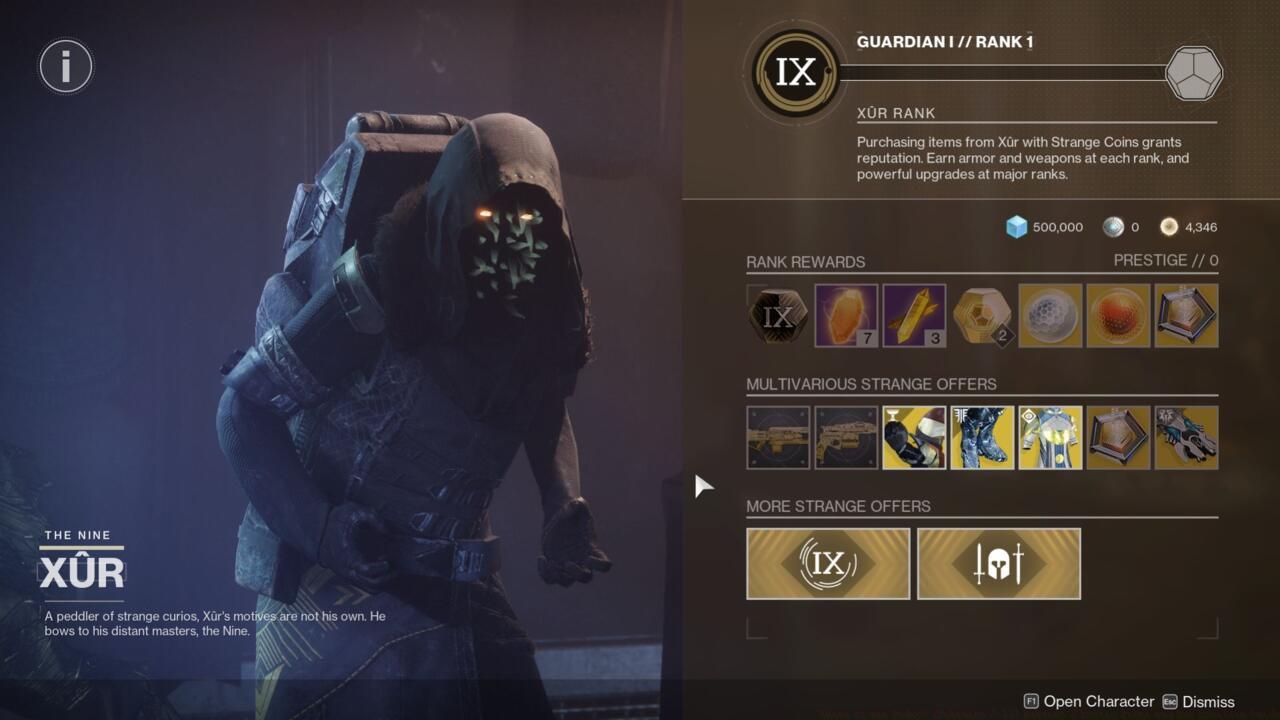Click the white sphere rank reward
This screenshot has height=720, width=1280.
click(1049, 315)
